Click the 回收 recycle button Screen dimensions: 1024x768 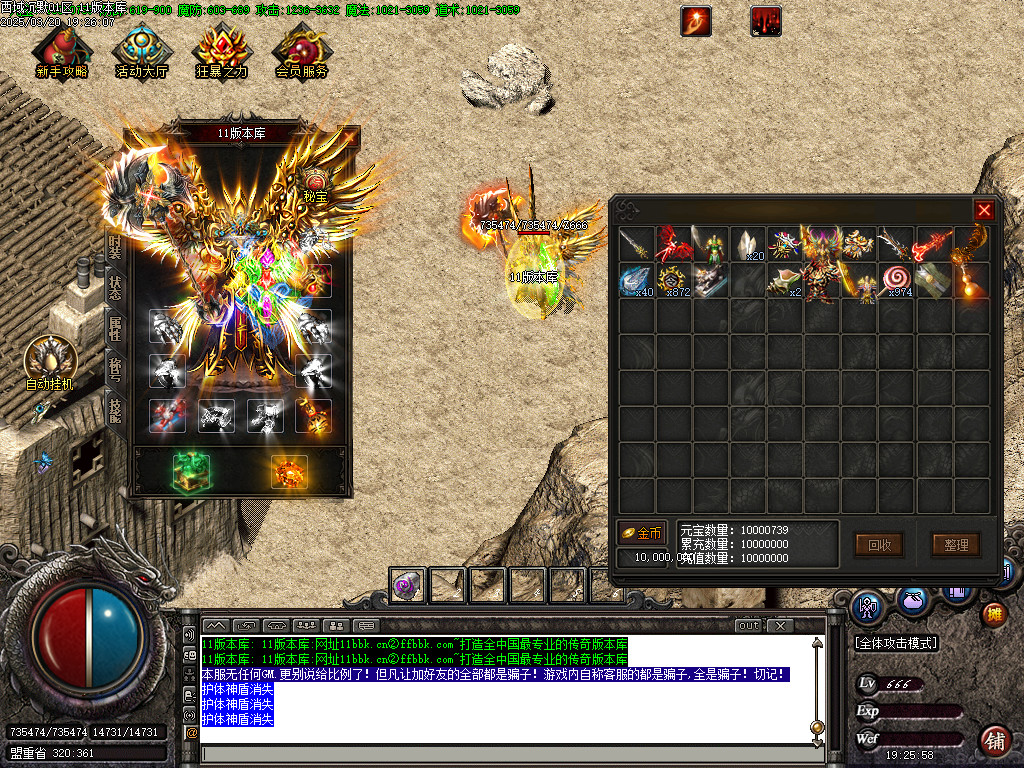point(879,545)
